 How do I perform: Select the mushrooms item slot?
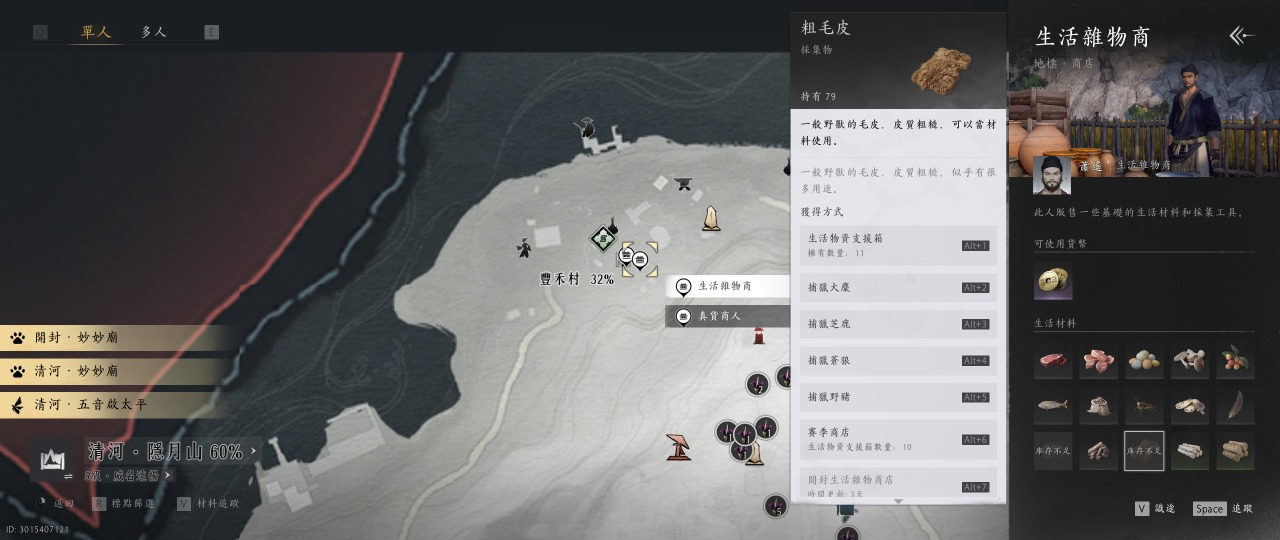pos(1190,361)
